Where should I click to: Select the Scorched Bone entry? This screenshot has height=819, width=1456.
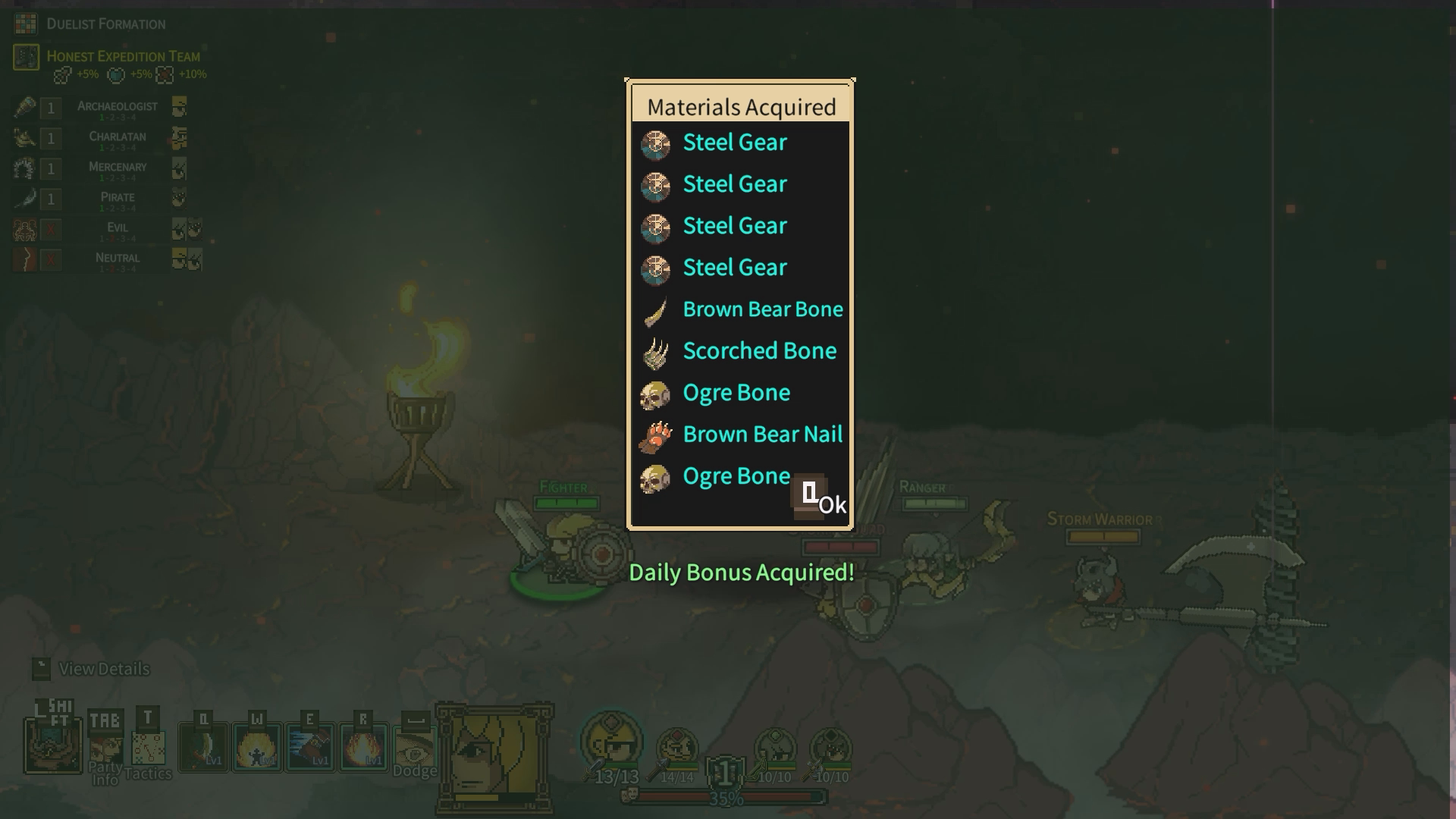point(758,351)
